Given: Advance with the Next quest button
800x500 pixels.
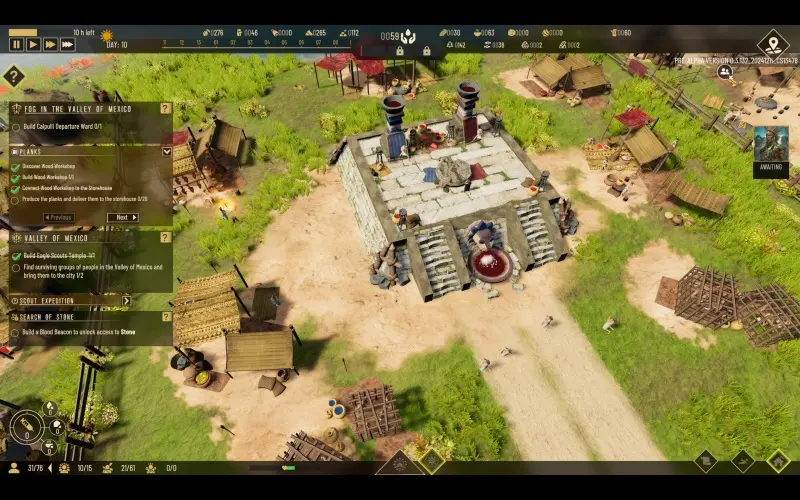Looking at the screenshot, I should tap(122, 217).
